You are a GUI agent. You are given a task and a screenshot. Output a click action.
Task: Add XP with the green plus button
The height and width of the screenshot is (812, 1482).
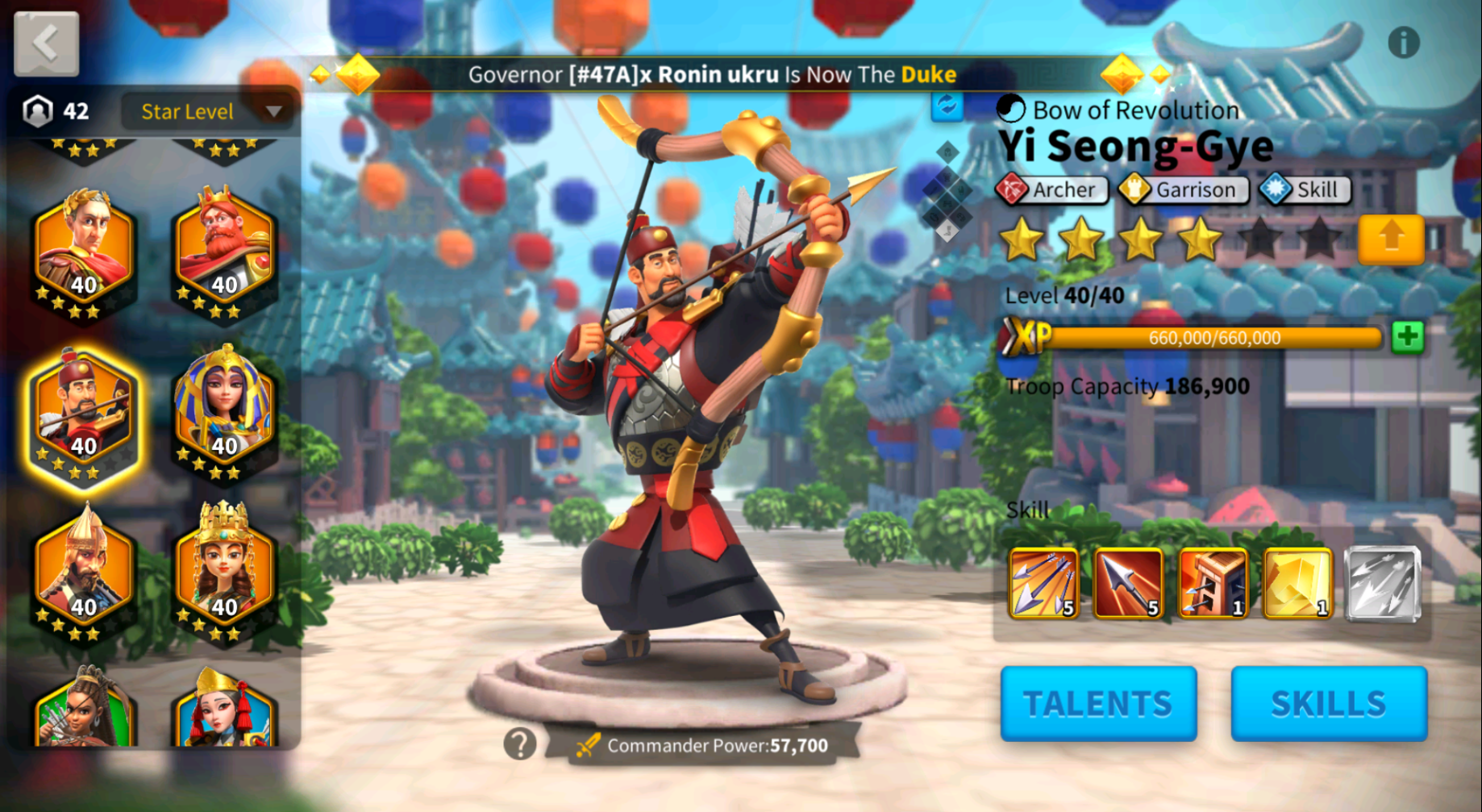tap(1407, 337)
